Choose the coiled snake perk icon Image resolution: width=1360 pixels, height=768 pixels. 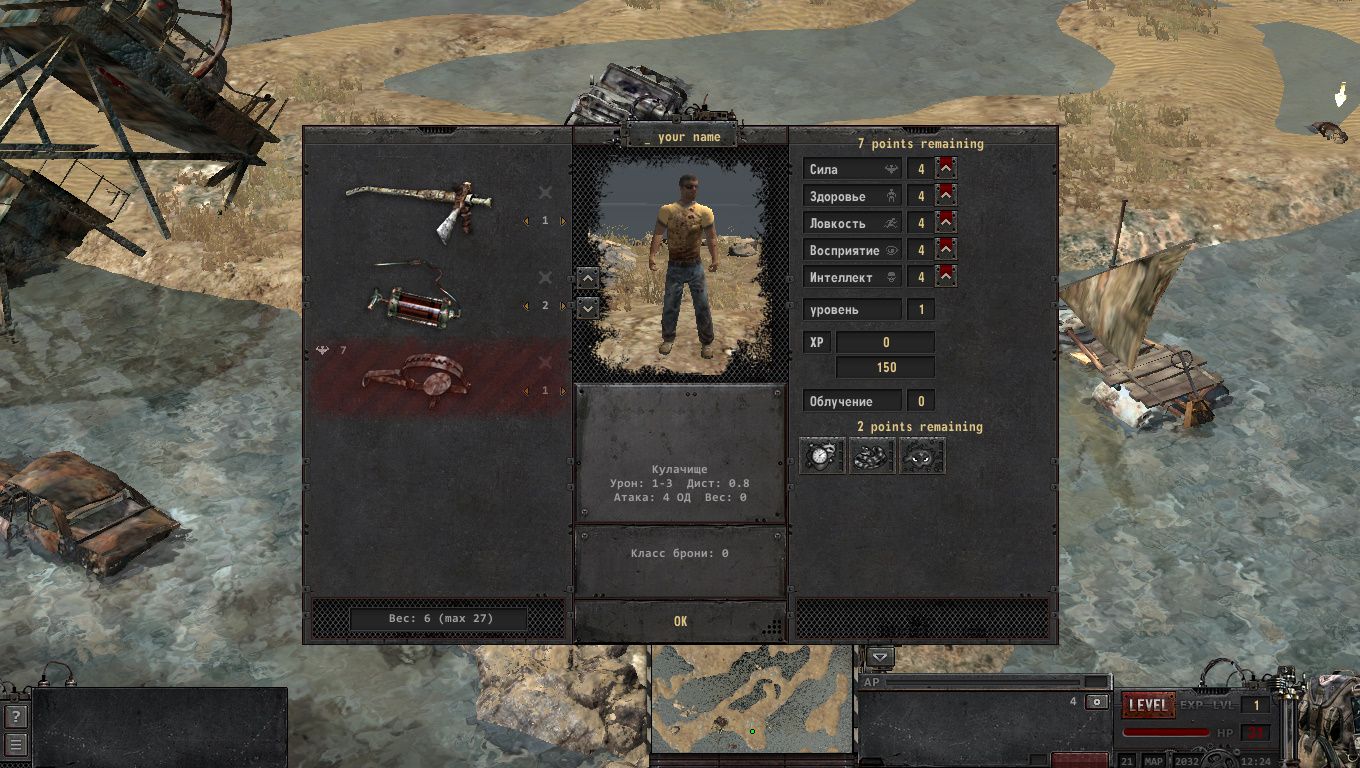(x=872, y=456)
